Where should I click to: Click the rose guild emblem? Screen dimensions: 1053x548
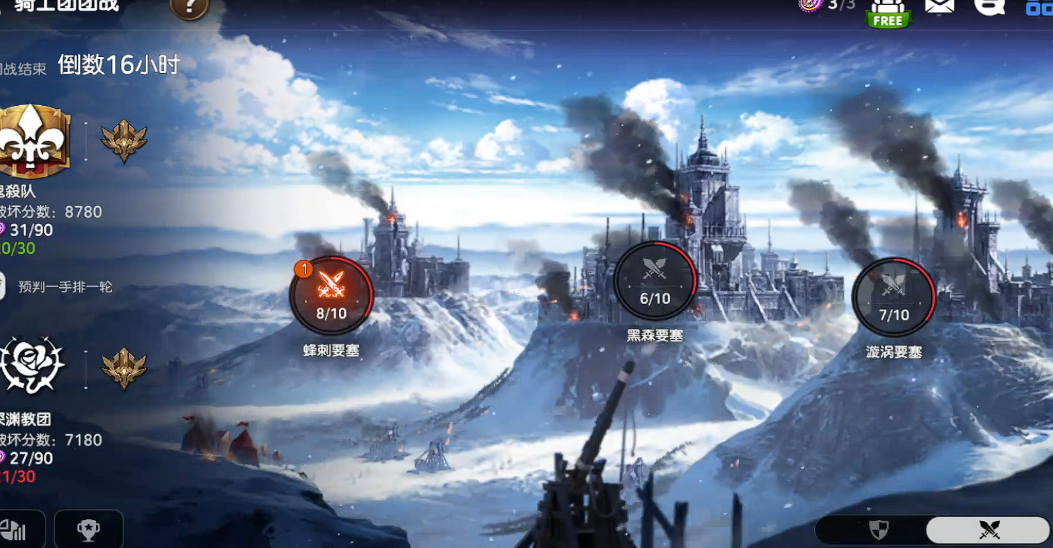[x=33, y=367]
